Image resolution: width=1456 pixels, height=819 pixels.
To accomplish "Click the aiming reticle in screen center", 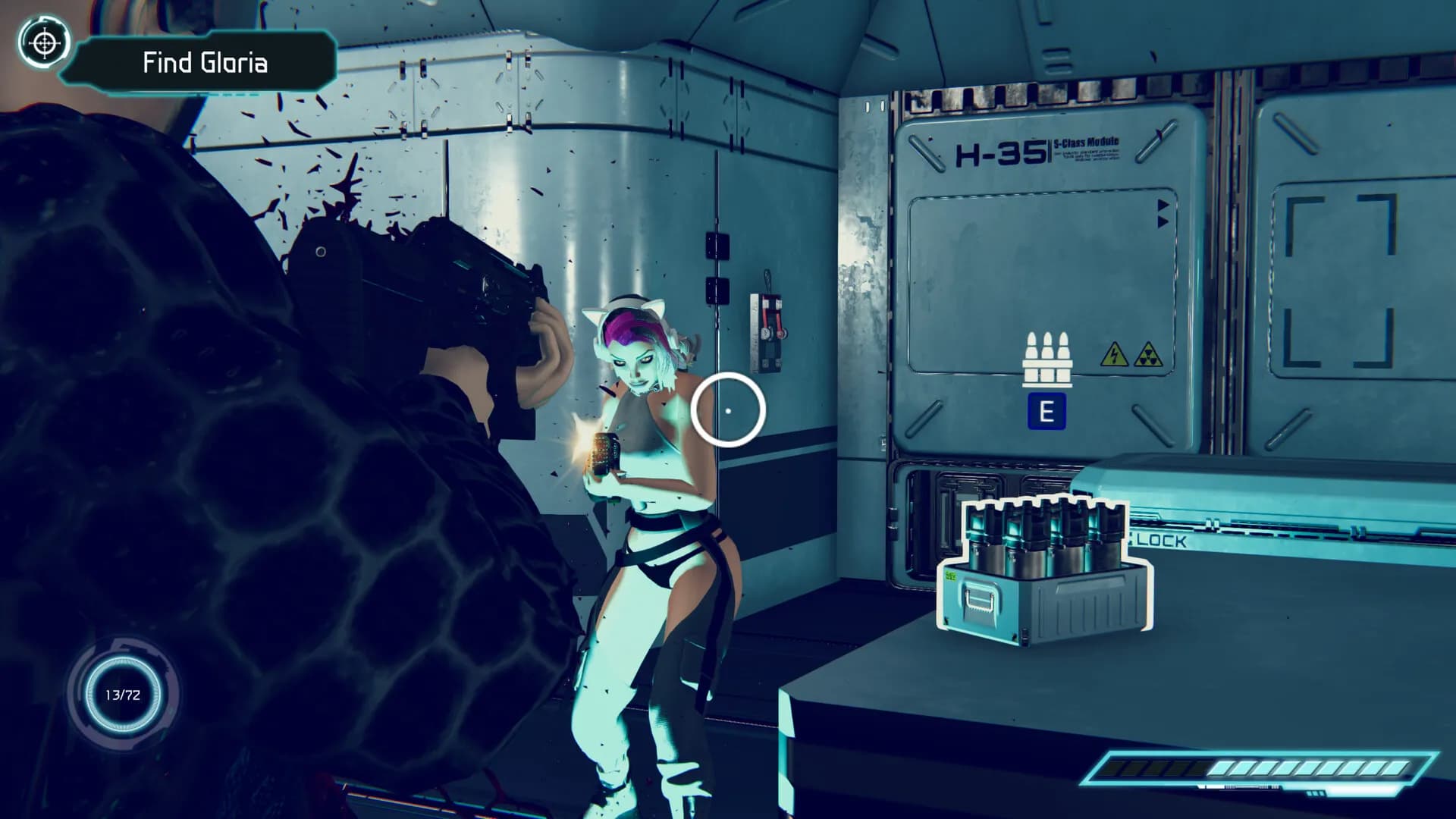I will pyautogui.click(x=729, y=409).
